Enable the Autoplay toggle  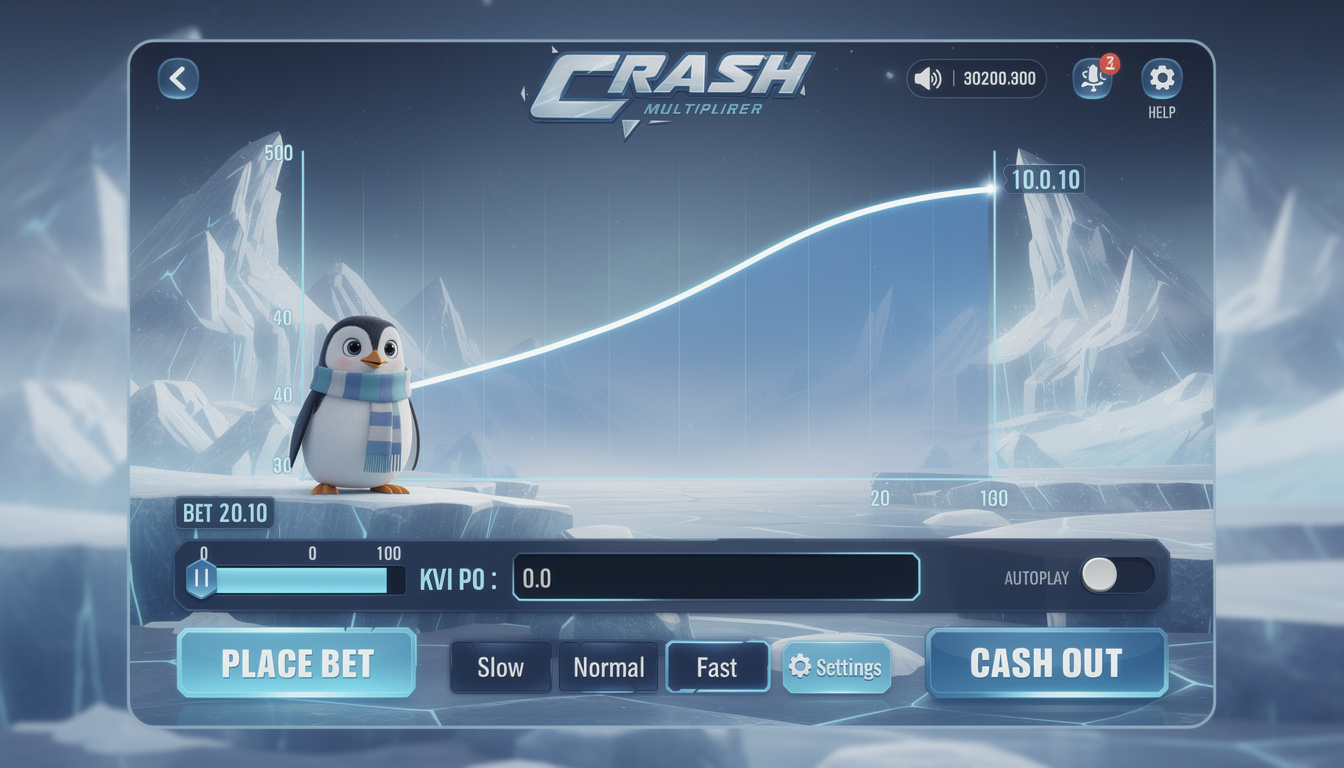click(1115, 576)
